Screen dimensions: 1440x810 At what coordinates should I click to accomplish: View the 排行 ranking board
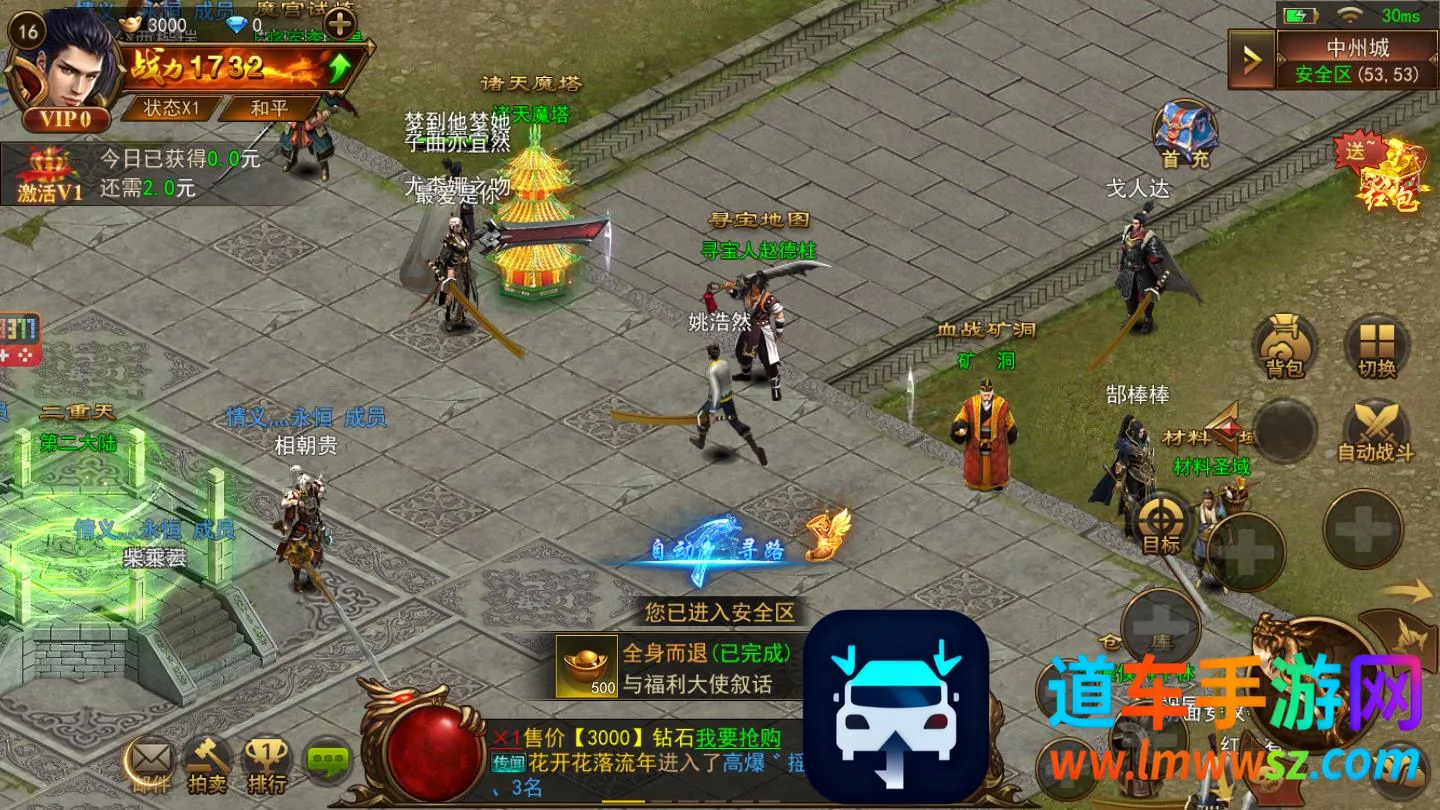[266, 765]
